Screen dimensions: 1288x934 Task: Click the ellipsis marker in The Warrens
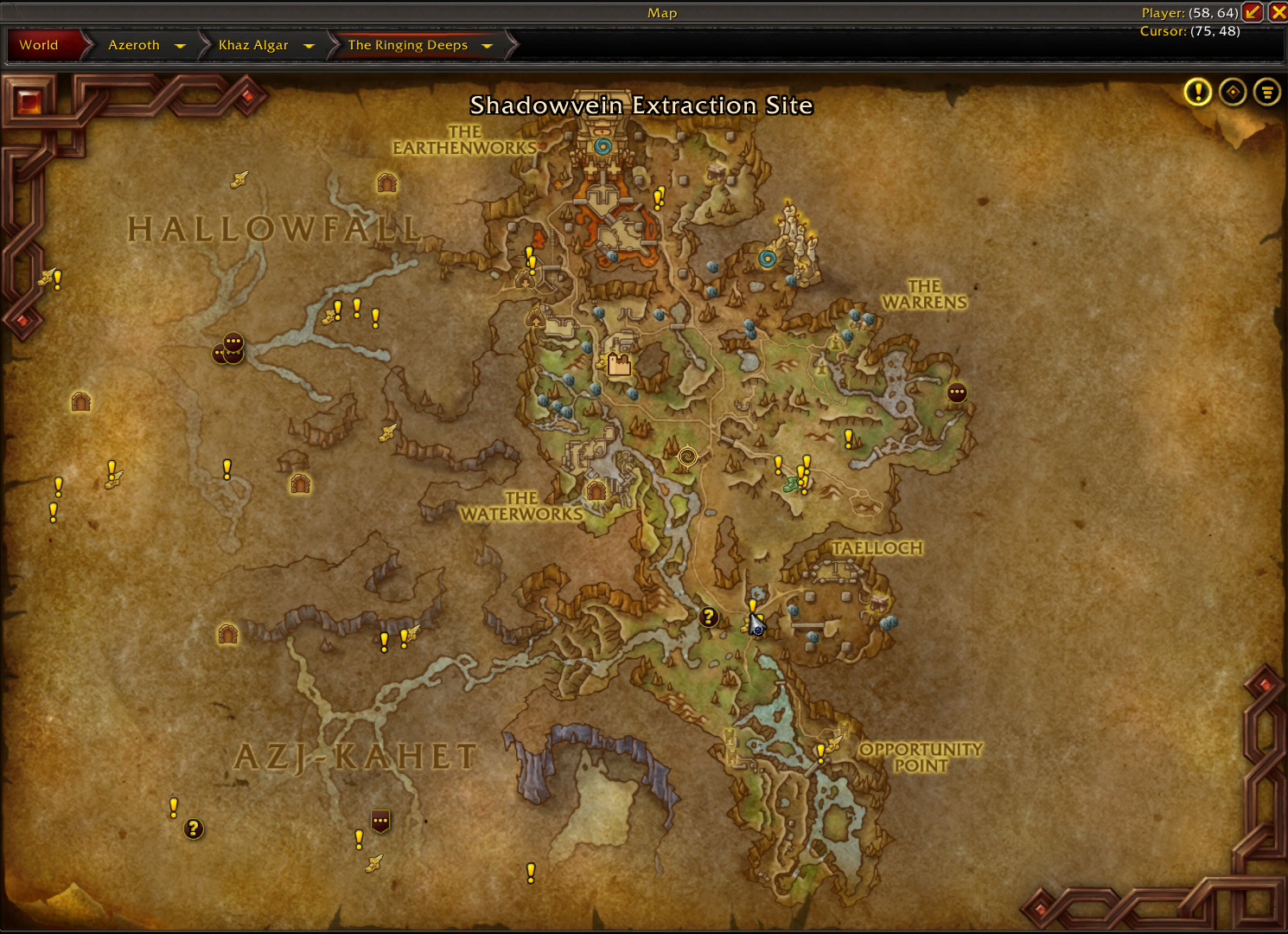click(x=957, y=393)
